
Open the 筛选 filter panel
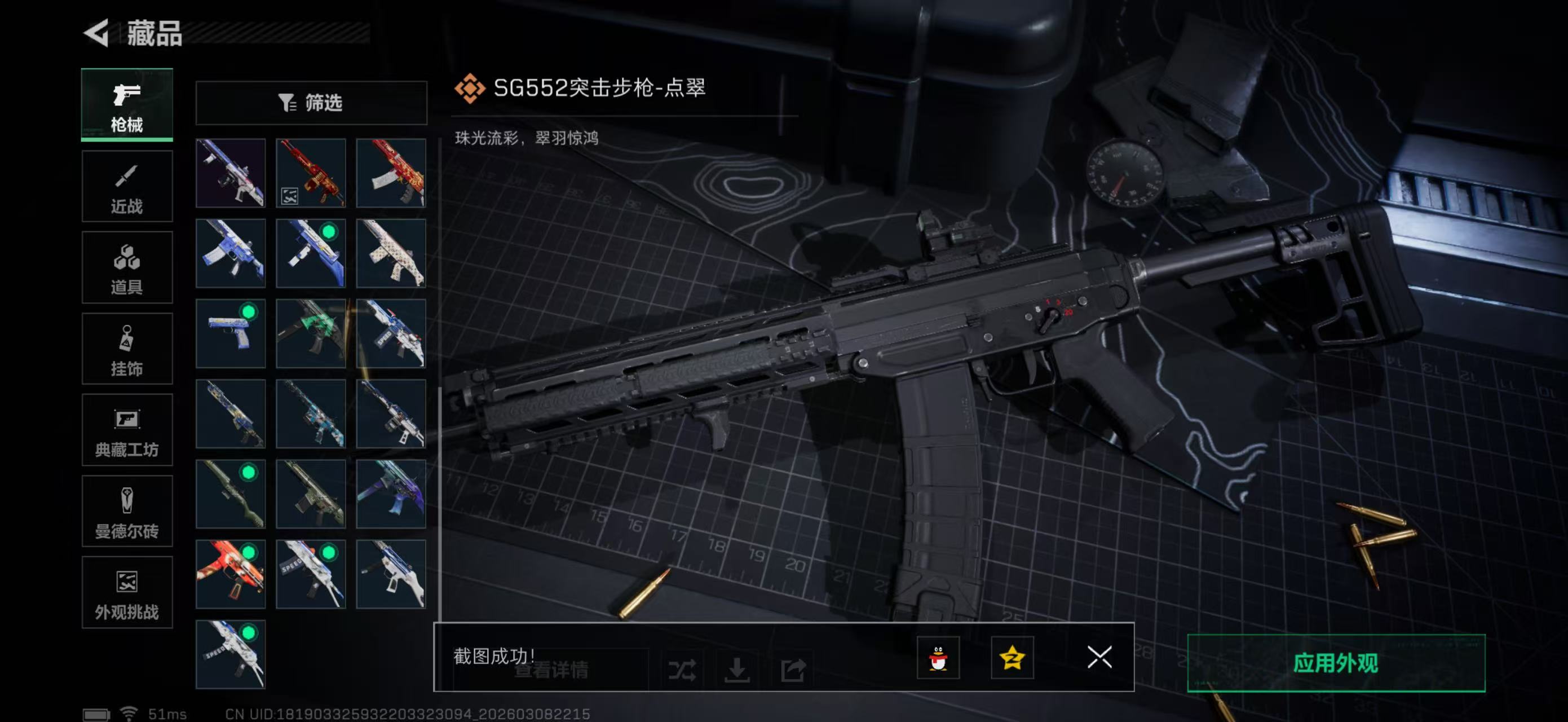click(312, 103)
